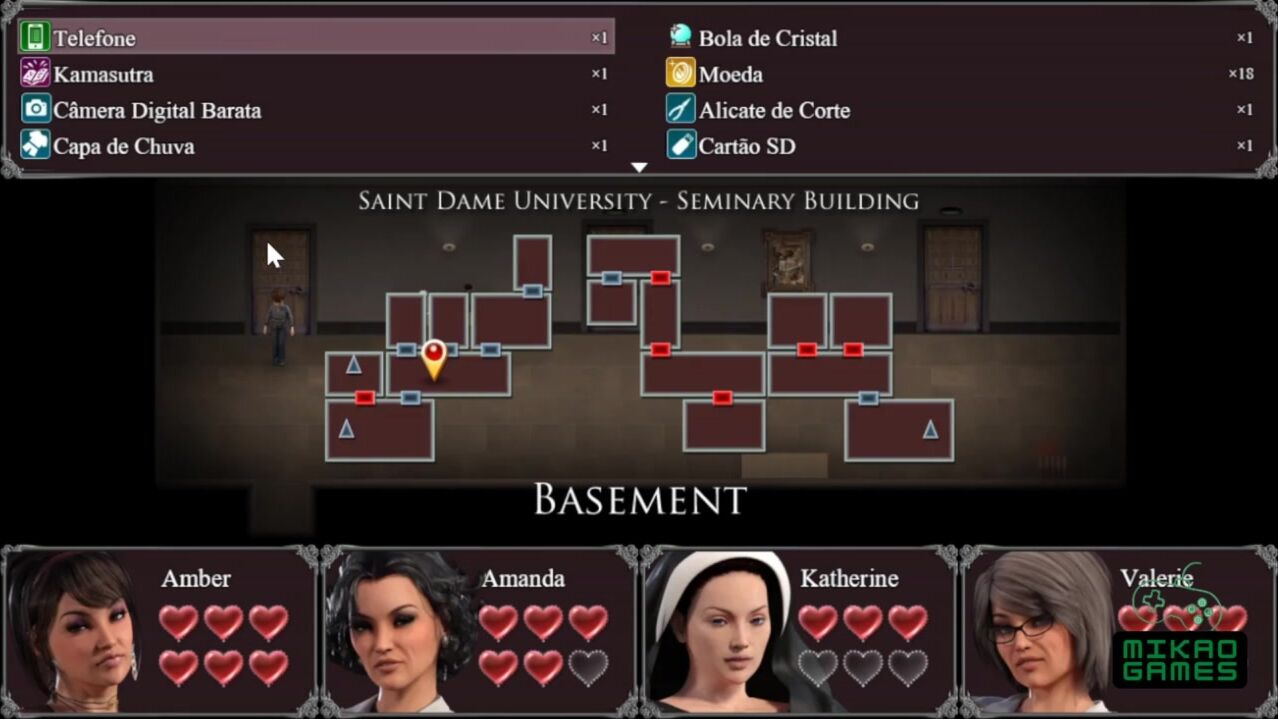Select Alicate de Corte in inventory
The image size is (1278, 719).
pyautogui.click(x=960, y=110)
